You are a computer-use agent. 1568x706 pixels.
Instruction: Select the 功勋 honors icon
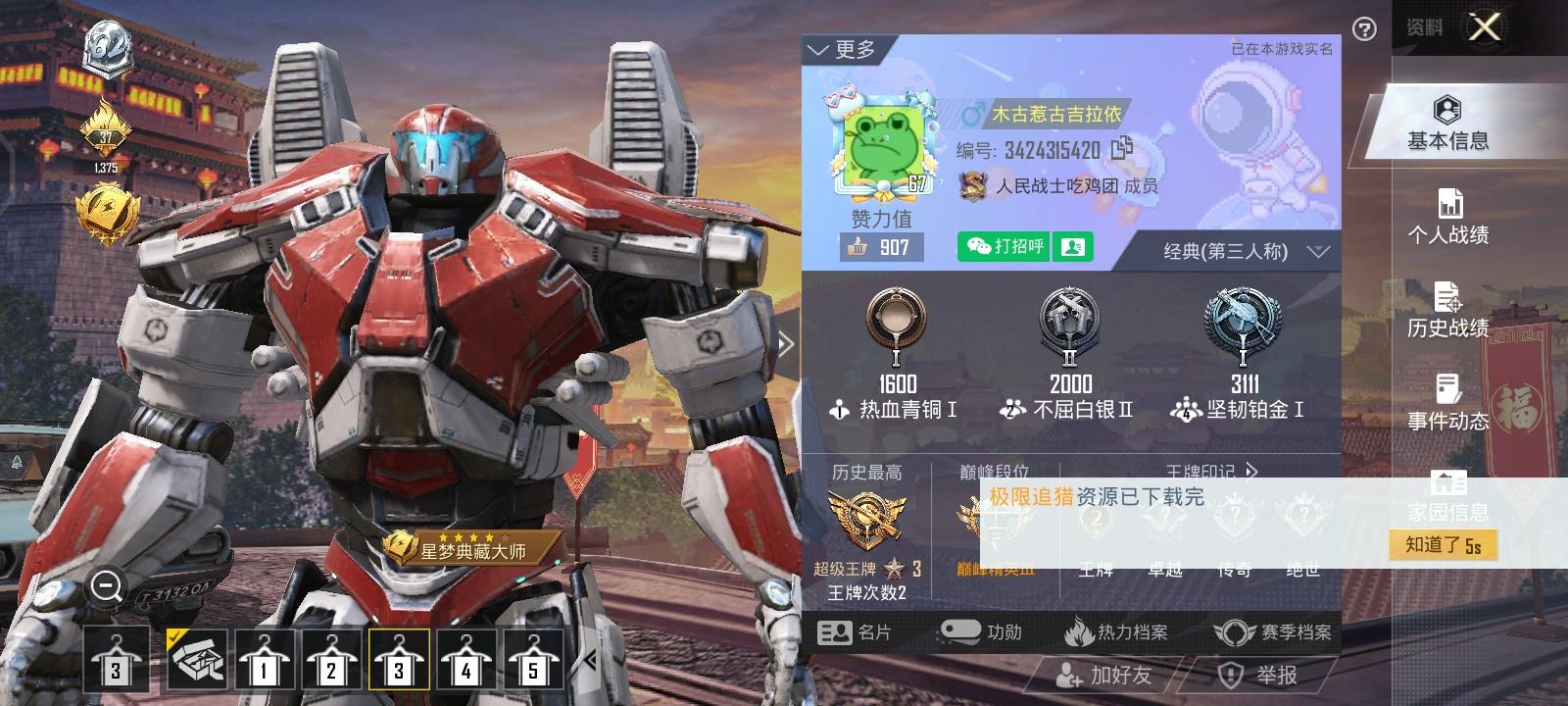coord(963,632)
